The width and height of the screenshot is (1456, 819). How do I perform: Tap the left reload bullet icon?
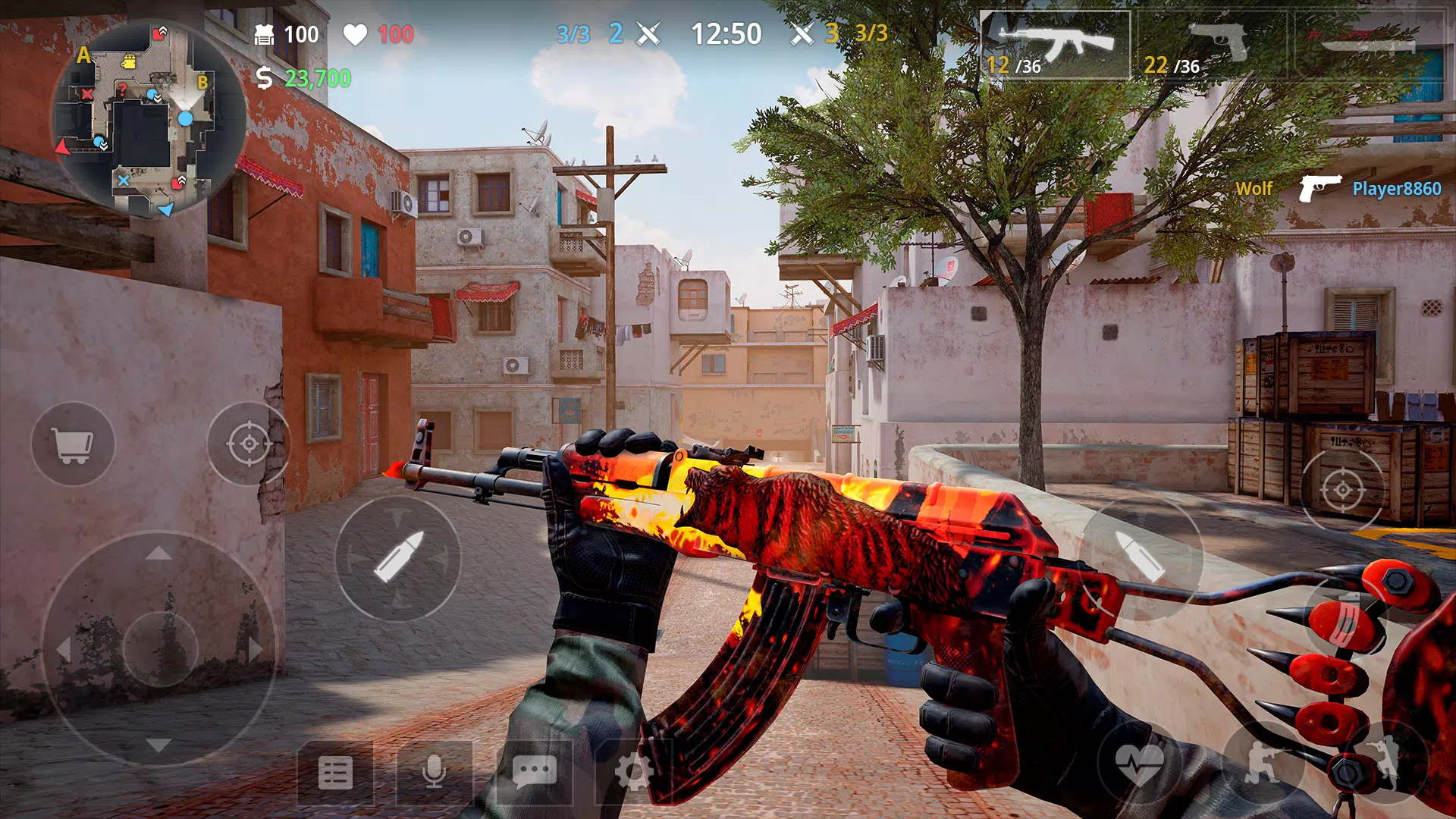397,559
